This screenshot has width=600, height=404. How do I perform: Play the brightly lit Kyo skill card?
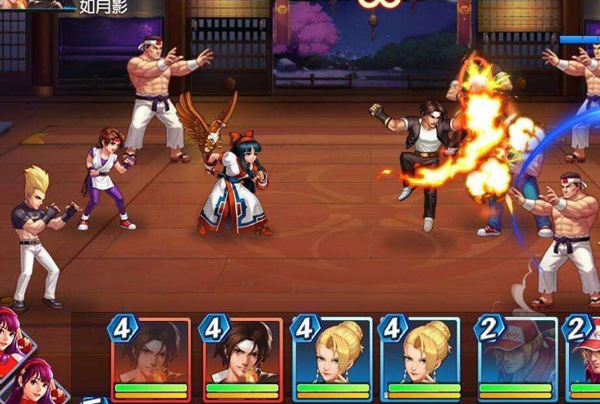click(x=241, y=357)
